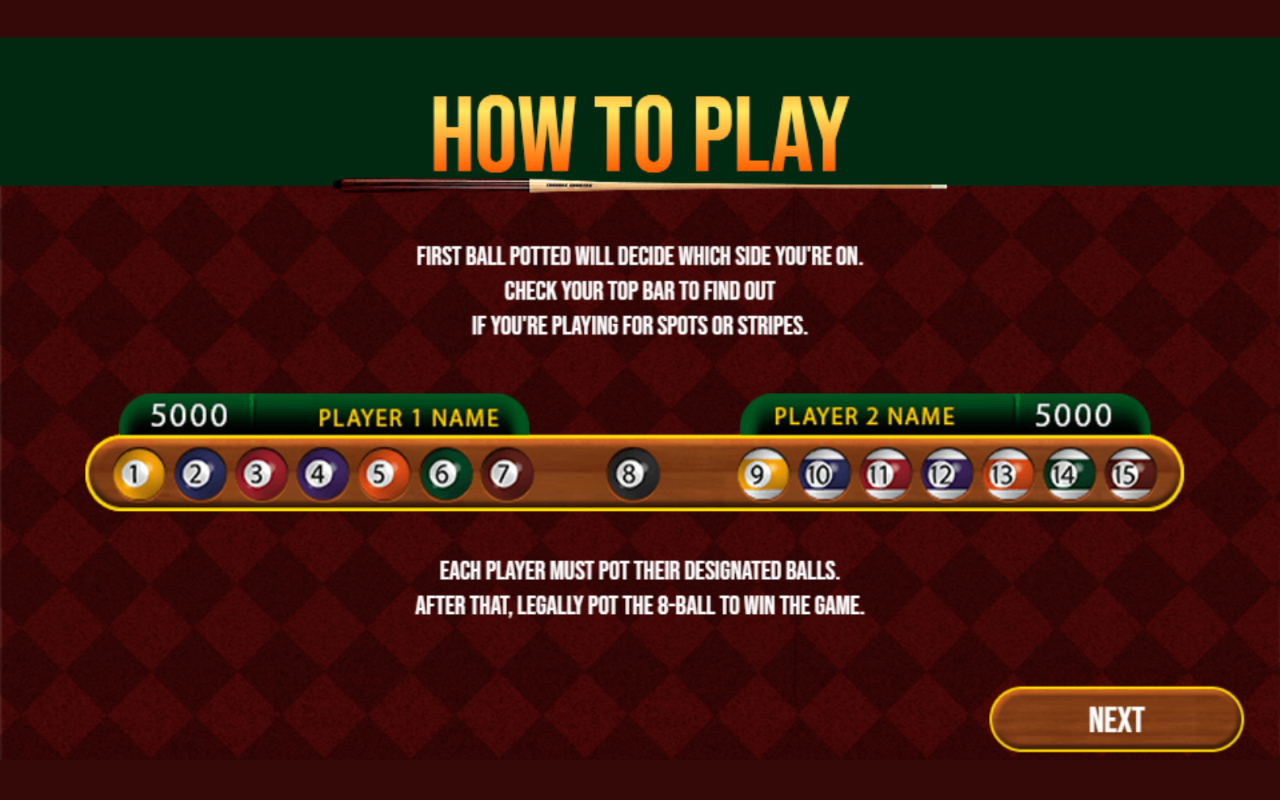Click the PLAYER 1 NAME label
1280x800 pixels.
[x=408, y=416]
